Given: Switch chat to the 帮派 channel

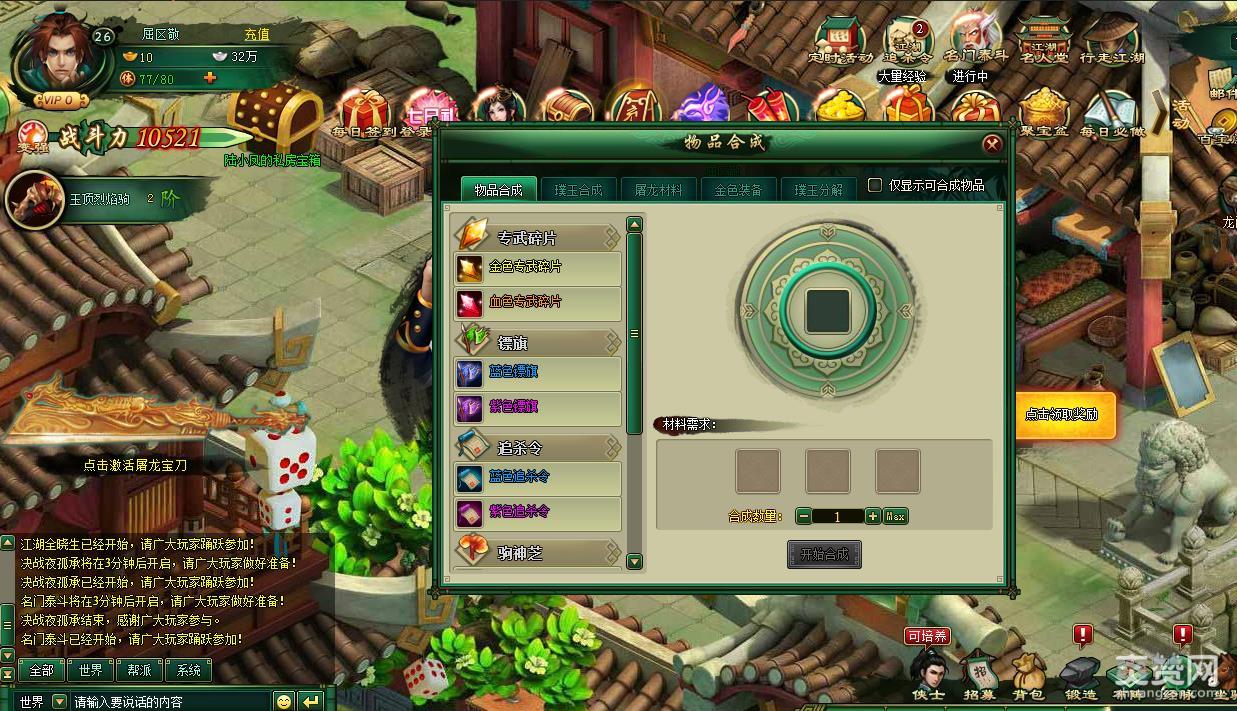Looking at the screenshot, I should pos(140,670).
